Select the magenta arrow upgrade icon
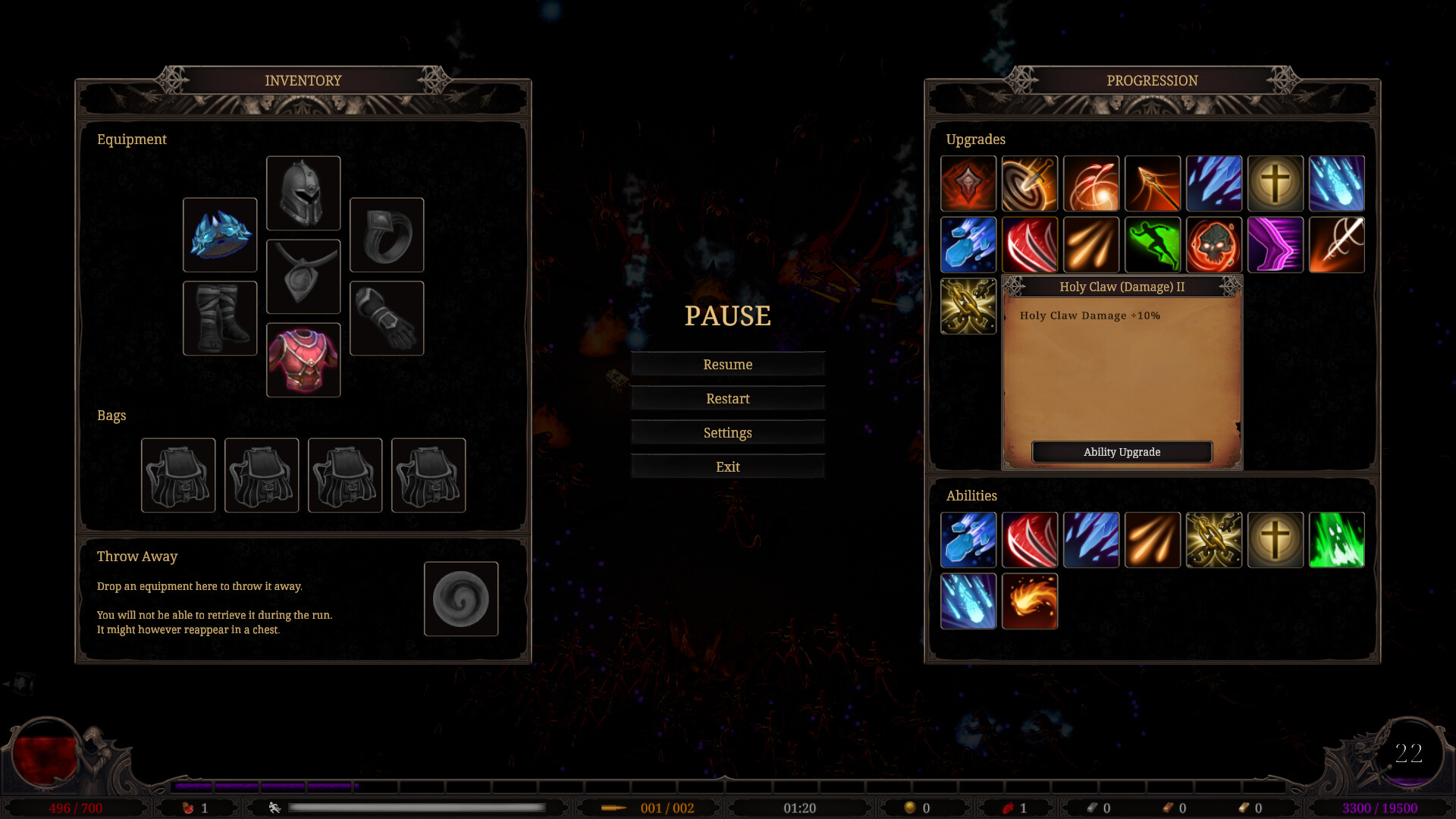This screenshot has height=819, width=1456. tap(1276, 245)
